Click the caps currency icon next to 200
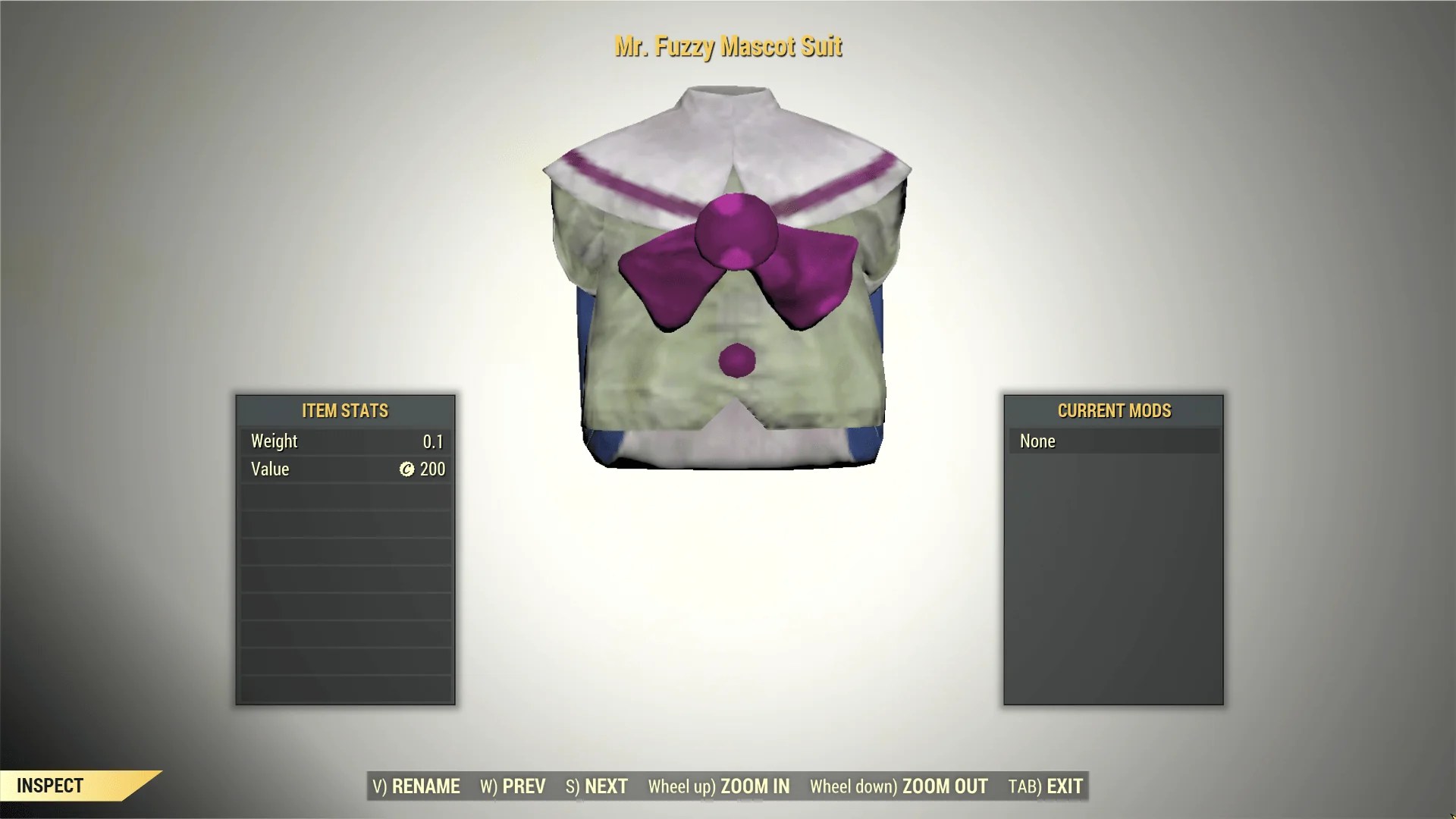The width and height of the screenshot is (1456, 819). pos(406,469)
